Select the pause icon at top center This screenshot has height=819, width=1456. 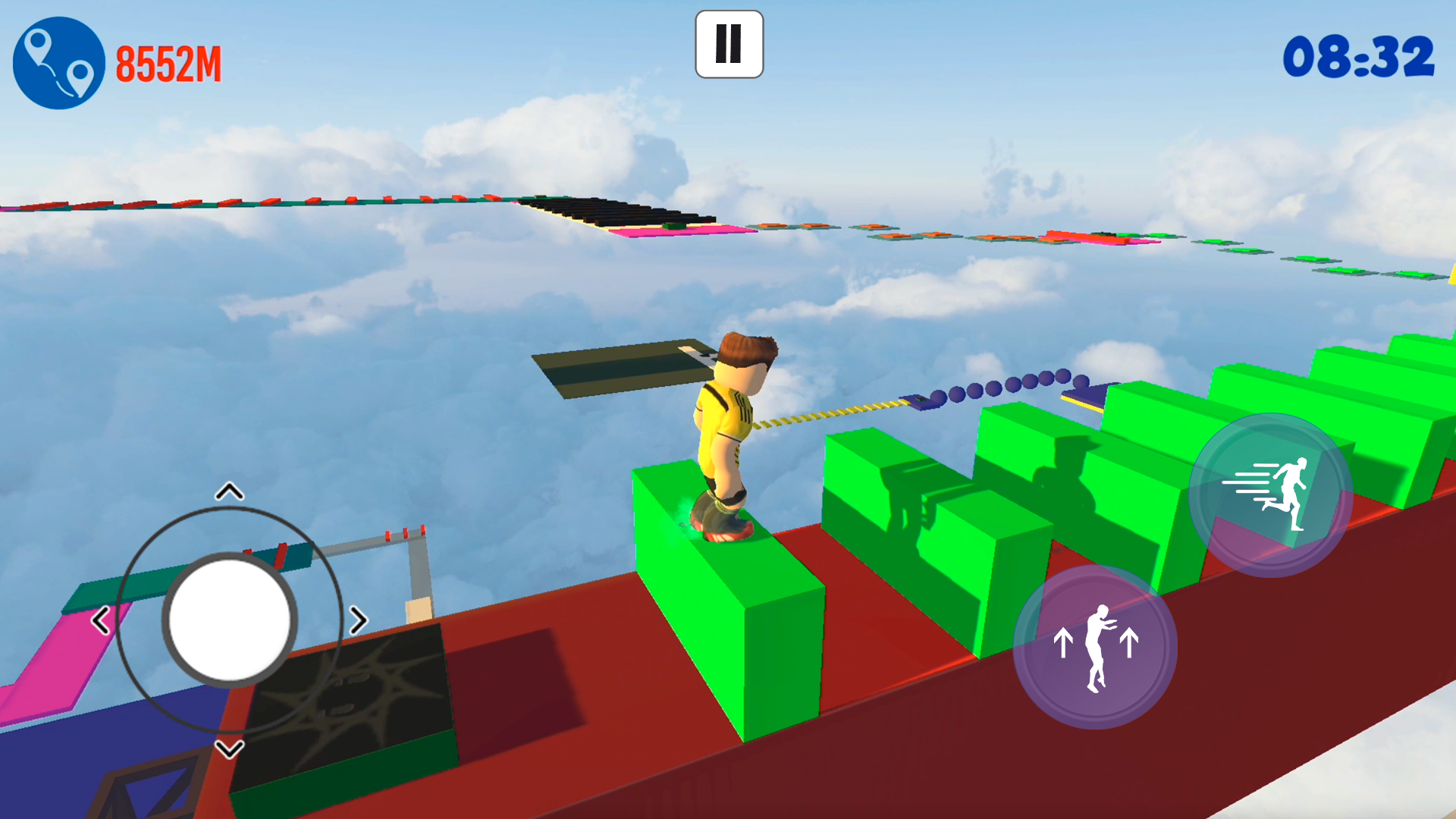(x=728, y=44)
